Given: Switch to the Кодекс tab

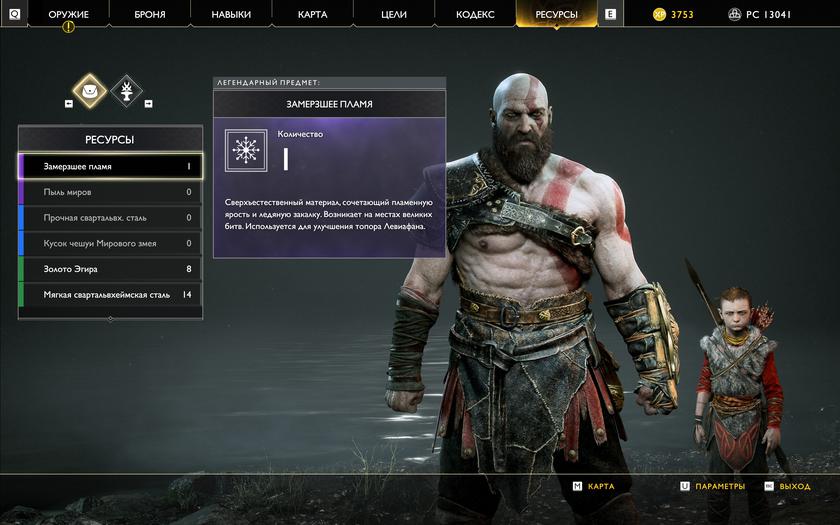Looking at the screenshot, I should (x=475, y=15).
